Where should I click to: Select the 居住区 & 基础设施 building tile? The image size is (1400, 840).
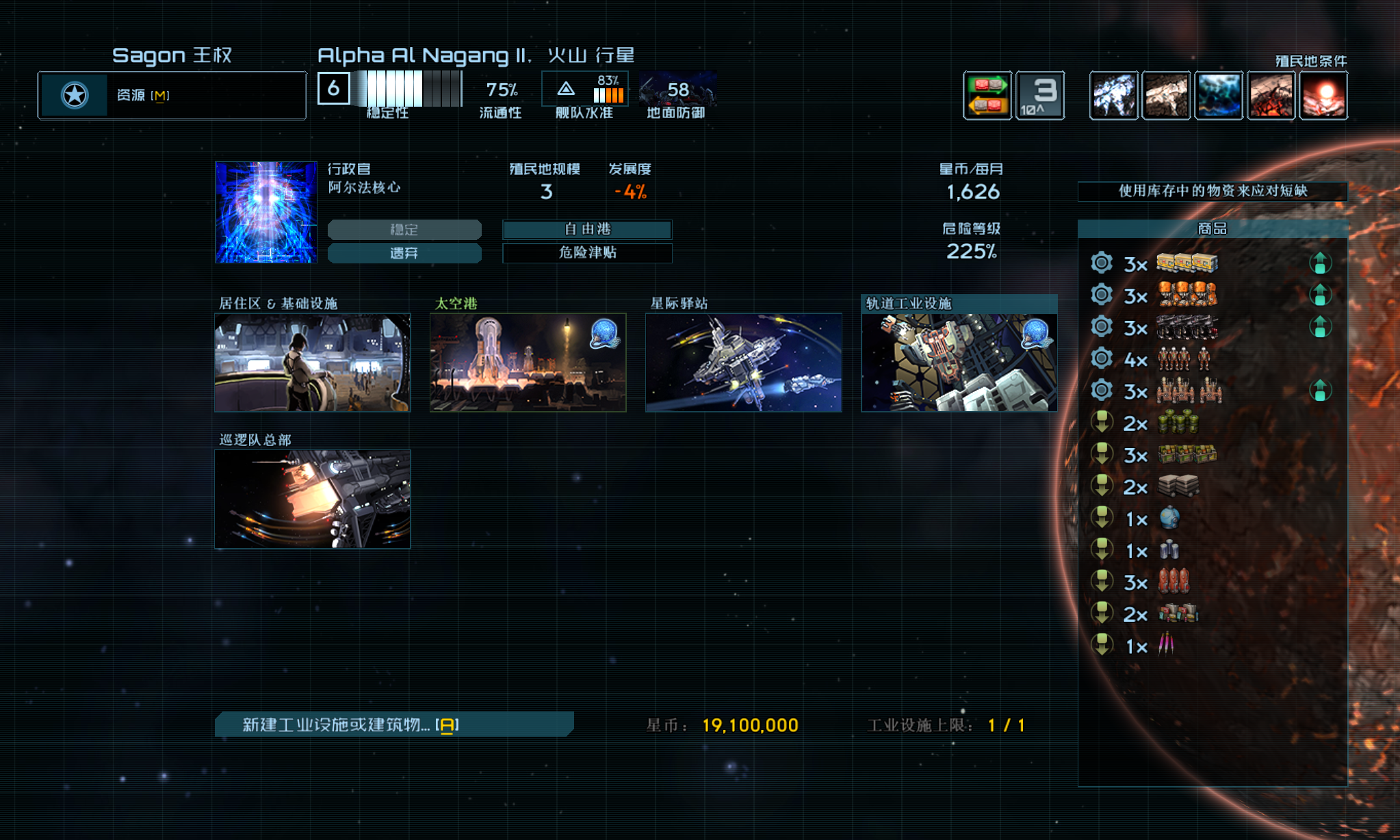point(312,363)
